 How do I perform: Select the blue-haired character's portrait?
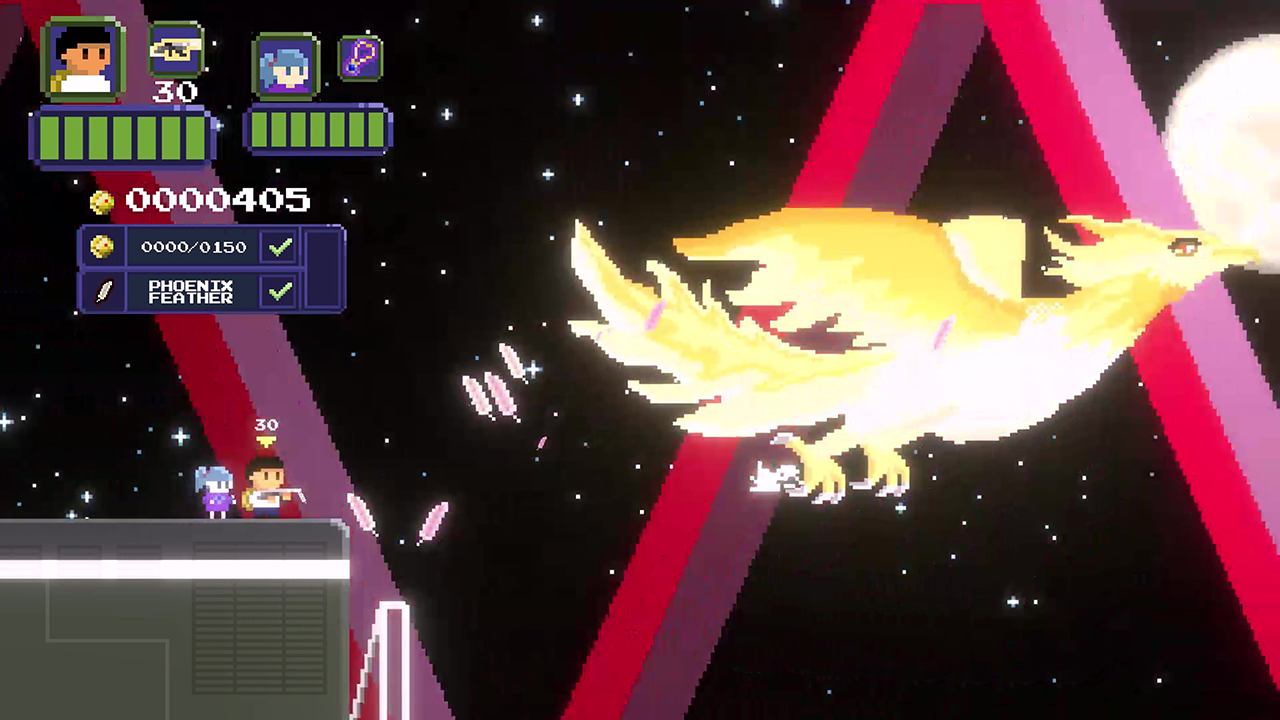click(284, 65)
